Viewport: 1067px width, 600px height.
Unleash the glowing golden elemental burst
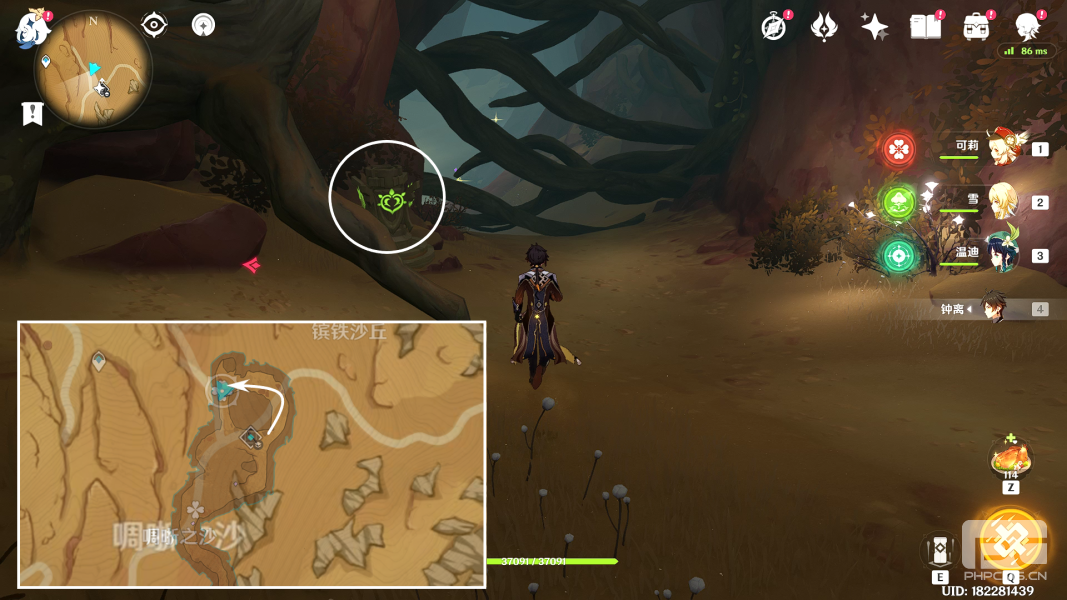1010,541
